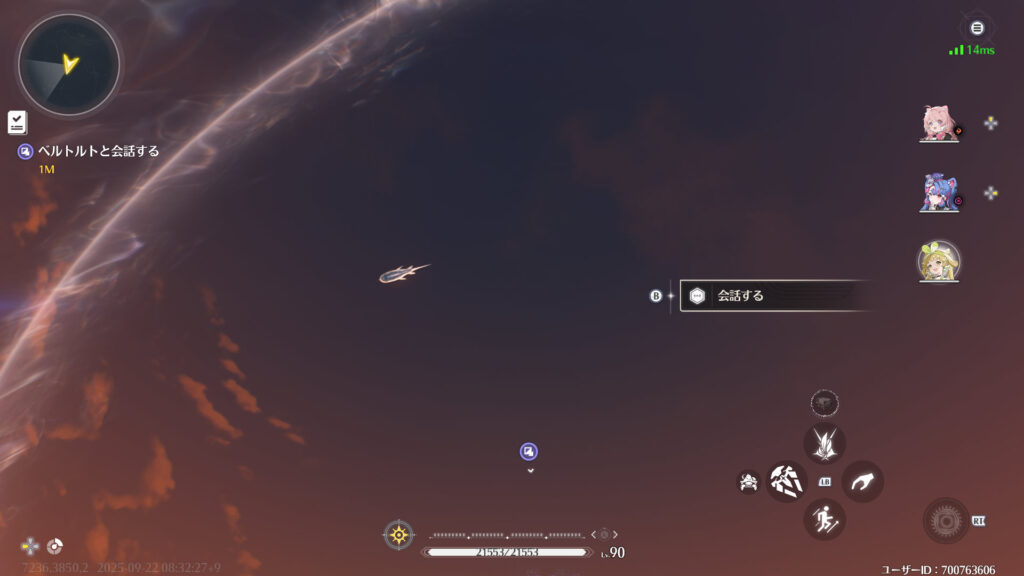Switch to the pink-haired party character
The width and height of the screenshot is (1024, 576).
[x=939, y=123]
